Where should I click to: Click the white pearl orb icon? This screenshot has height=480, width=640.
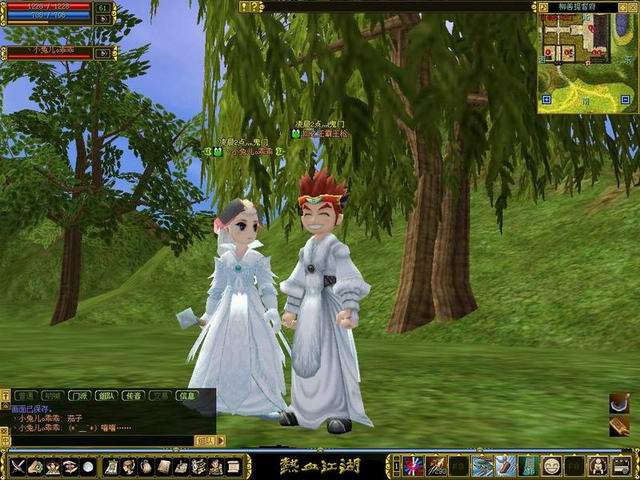[88, 466]
